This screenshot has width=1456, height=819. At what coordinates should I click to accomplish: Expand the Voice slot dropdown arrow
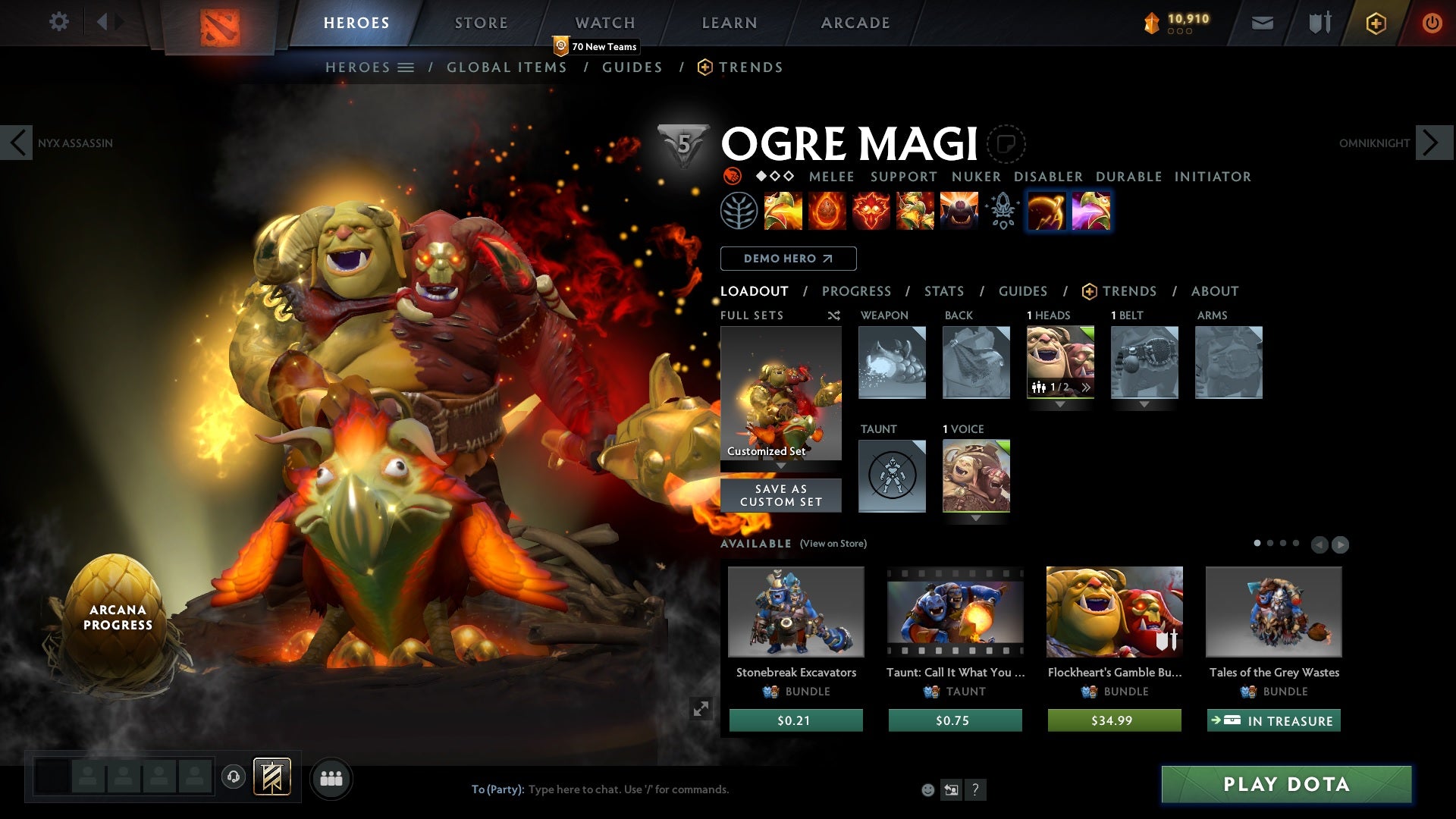coord(977,520)
